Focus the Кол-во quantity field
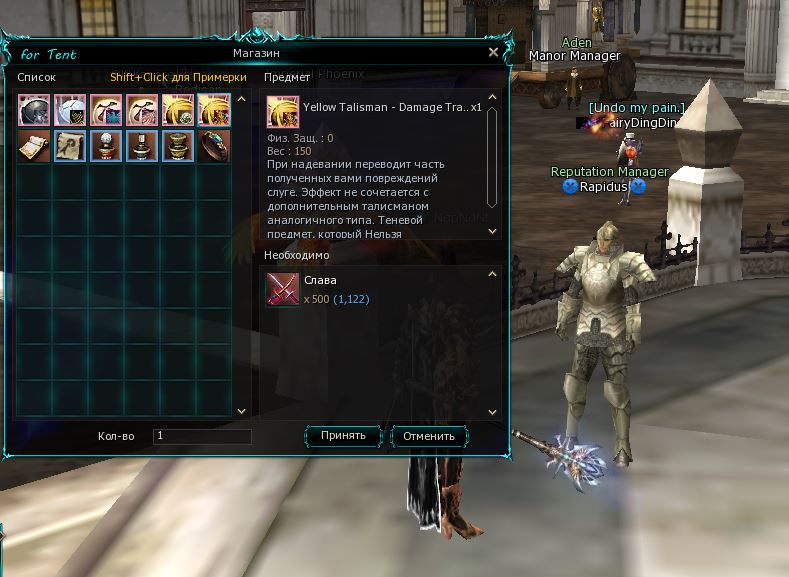The height and width of the screenshot is (577, 789). pos(202,436)
